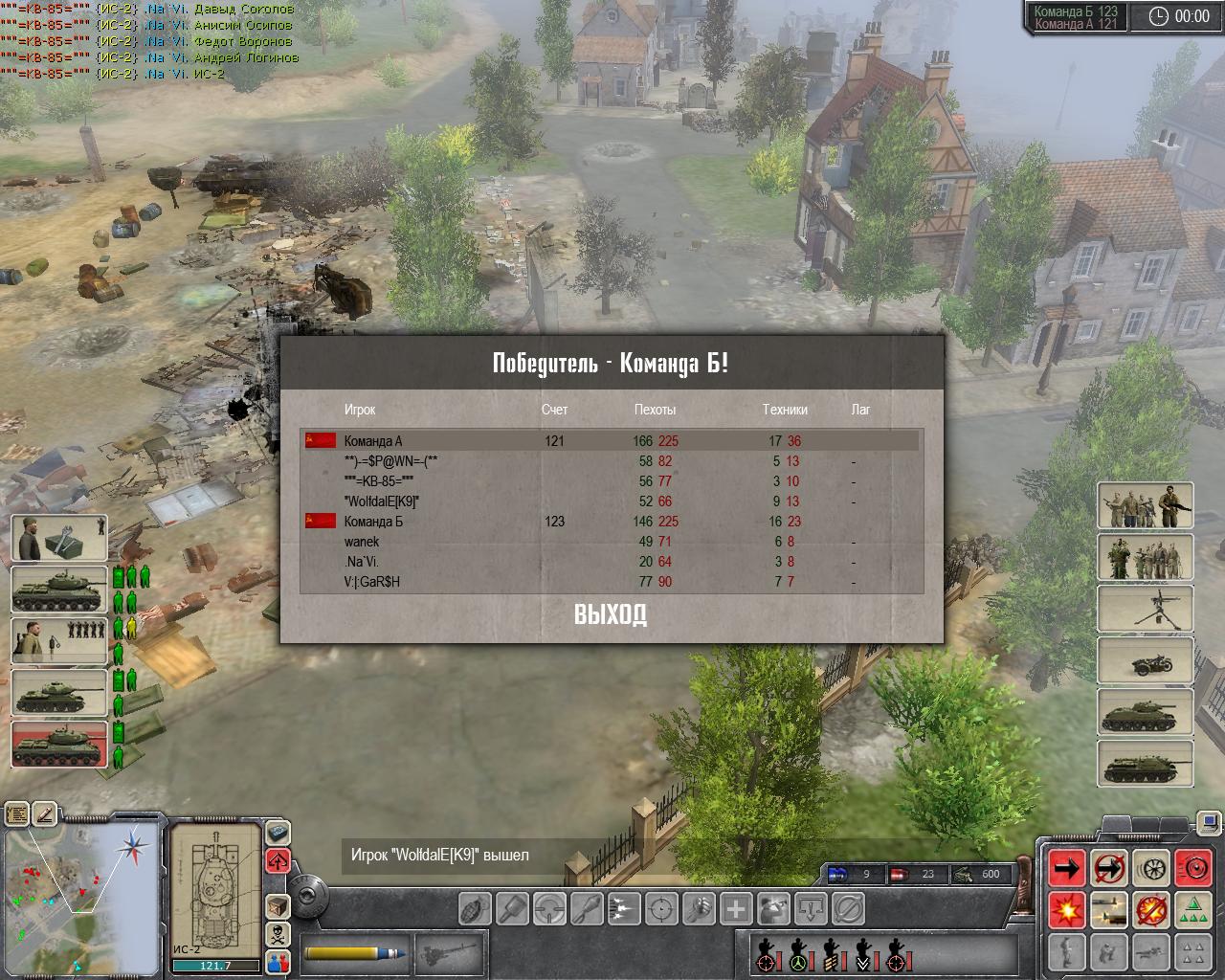Open the crate inventory button
The width and height of the screenshot is (1225, 980).
[x=278, y=905]
